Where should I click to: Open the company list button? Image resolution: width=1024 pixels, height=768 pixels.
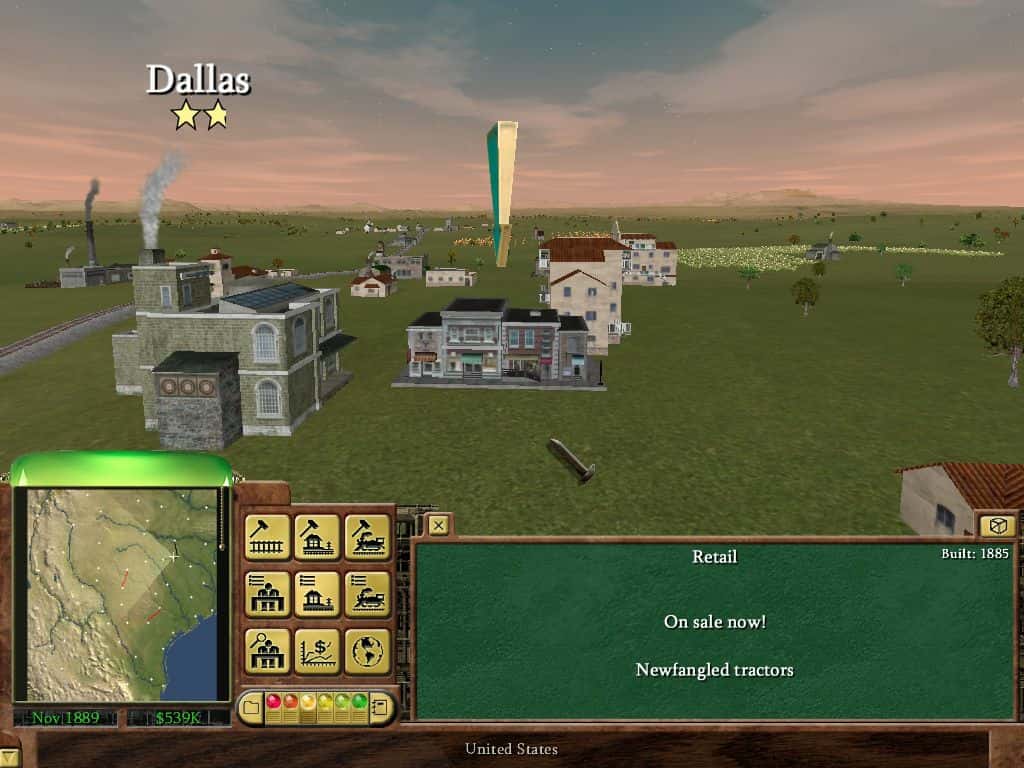coord(267,594)
